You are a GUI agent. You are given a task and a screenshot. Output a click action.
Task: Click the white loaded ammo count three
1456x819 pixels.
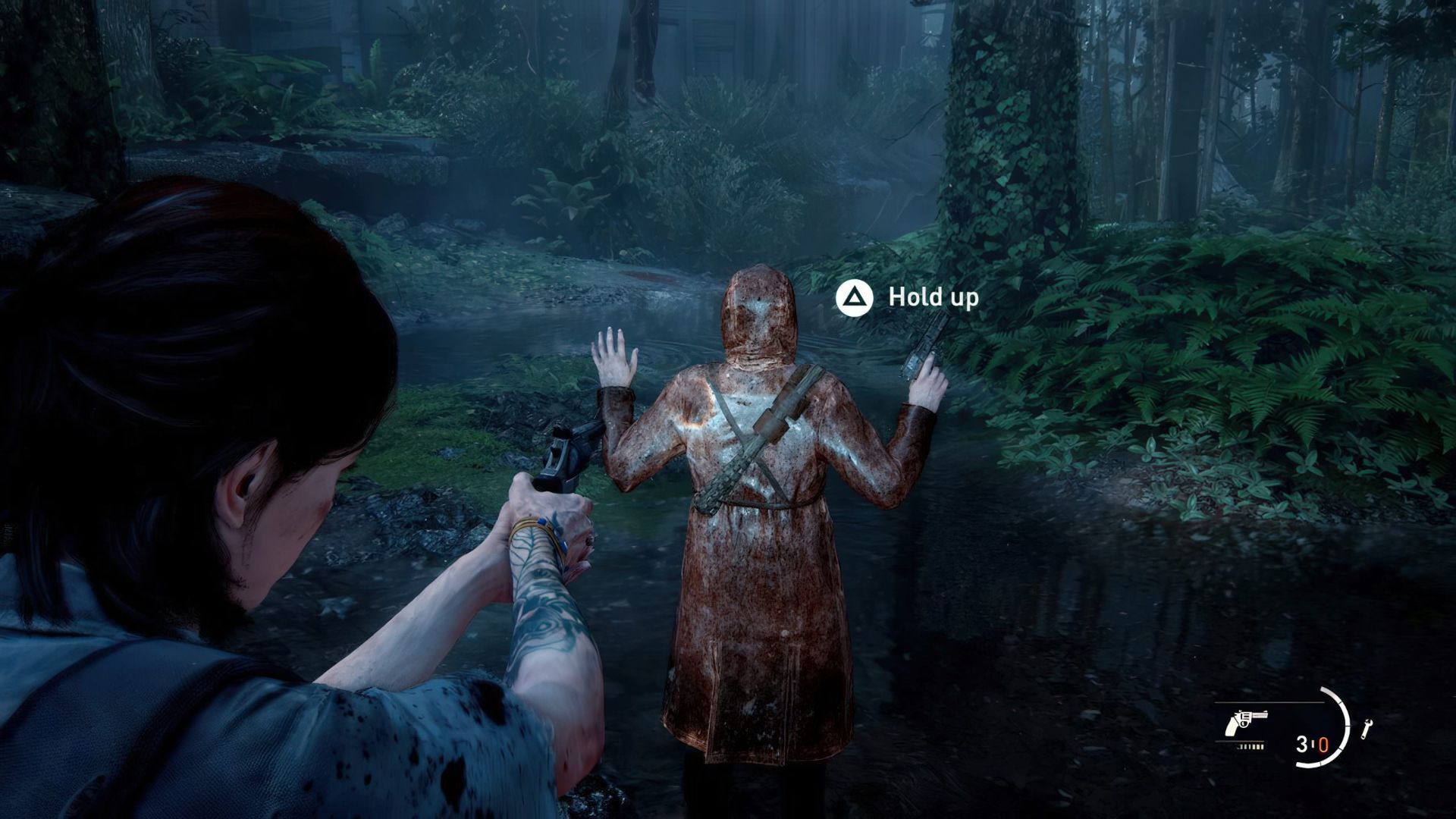coord(1301,745)
